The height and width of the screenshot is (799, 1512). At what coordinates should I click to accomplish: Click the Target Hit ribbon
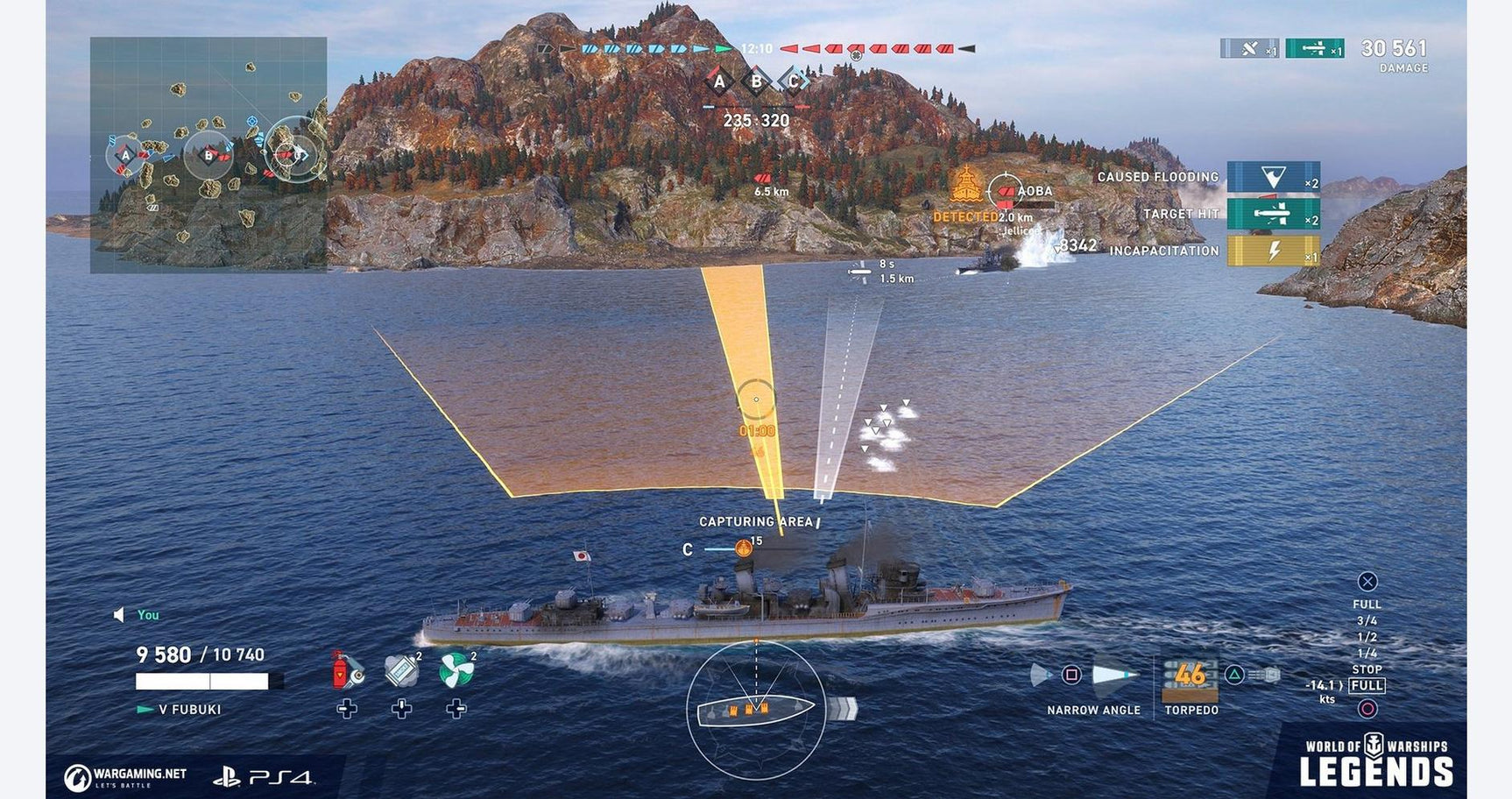pyautogui.click(x=1268, y=215)
